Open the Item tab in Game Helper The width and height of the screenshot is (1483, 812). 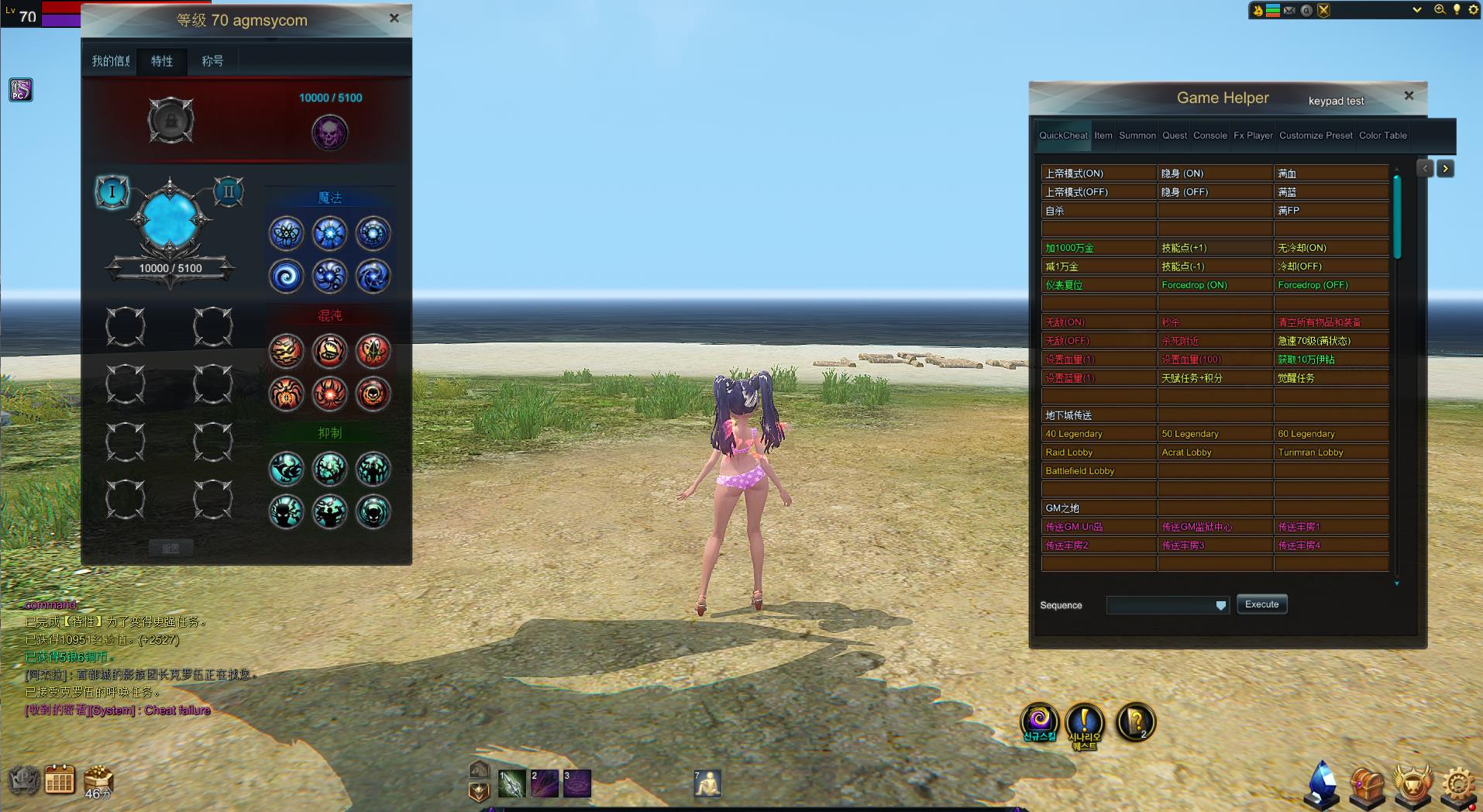1103,136
